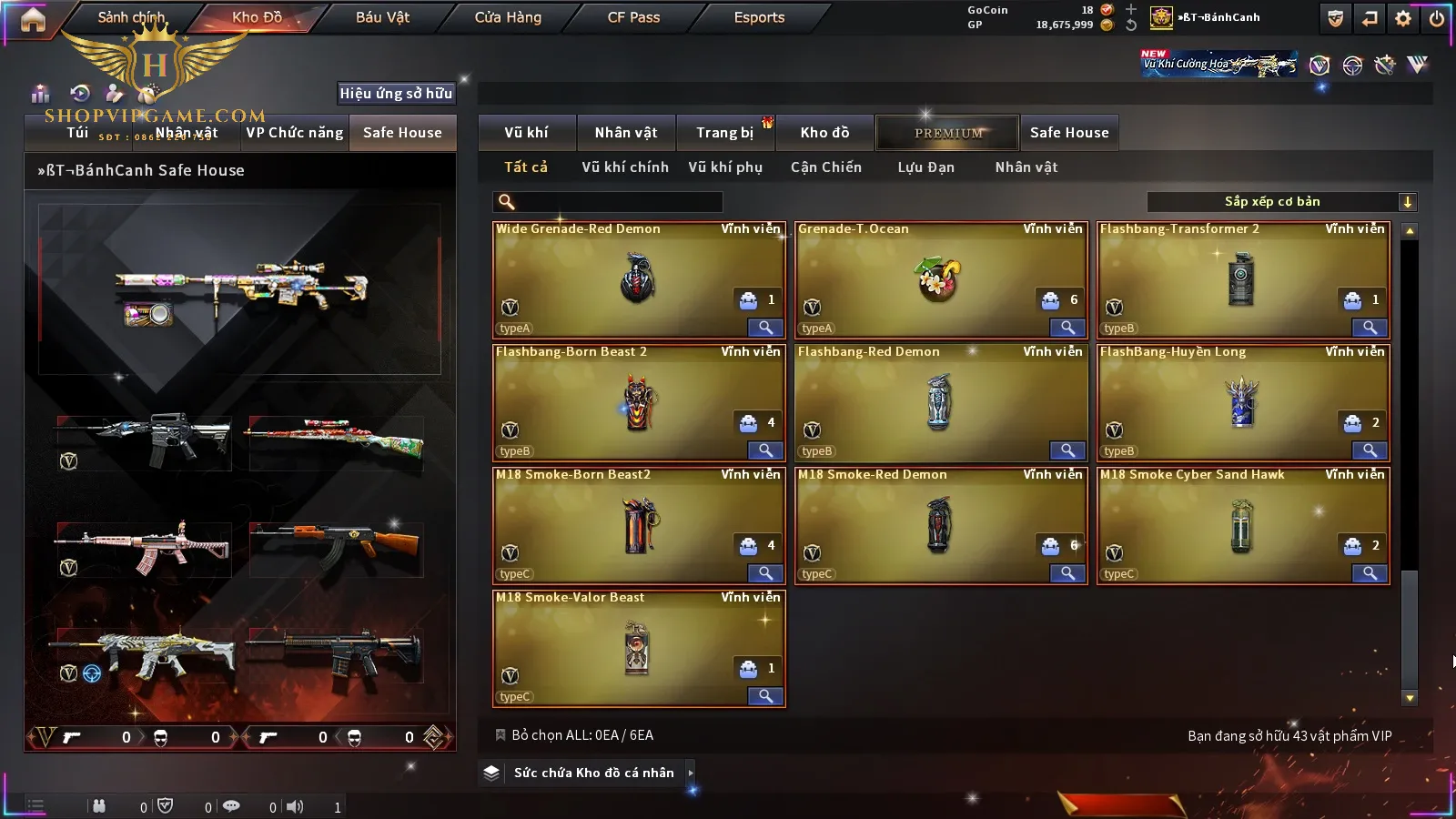Image resolution: width=1456 pixels, height=819 pixels.
Task: Return to Sảnh chính lobby
Action: coord(131,17)
